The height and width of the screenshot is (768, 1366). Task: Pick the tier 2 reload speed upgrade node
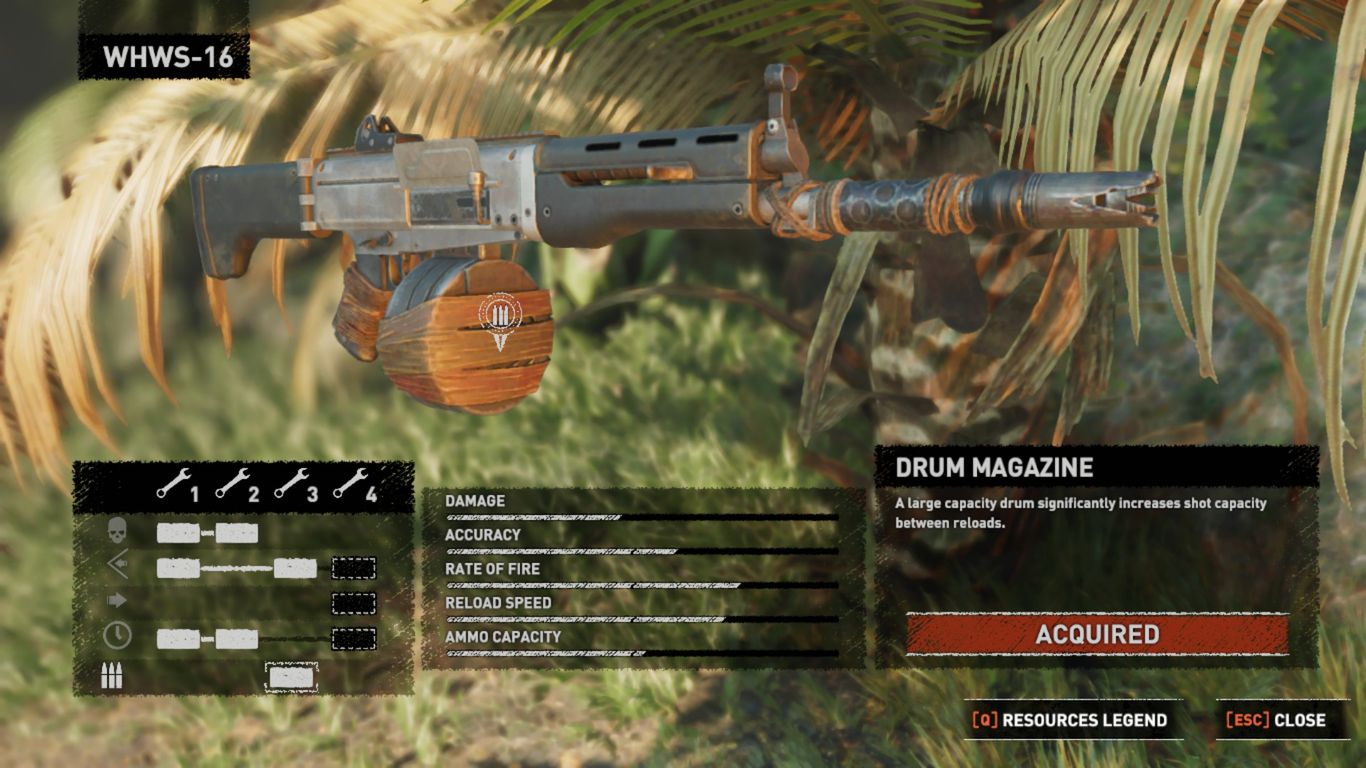pyautogui.click(x=237, y=638)
